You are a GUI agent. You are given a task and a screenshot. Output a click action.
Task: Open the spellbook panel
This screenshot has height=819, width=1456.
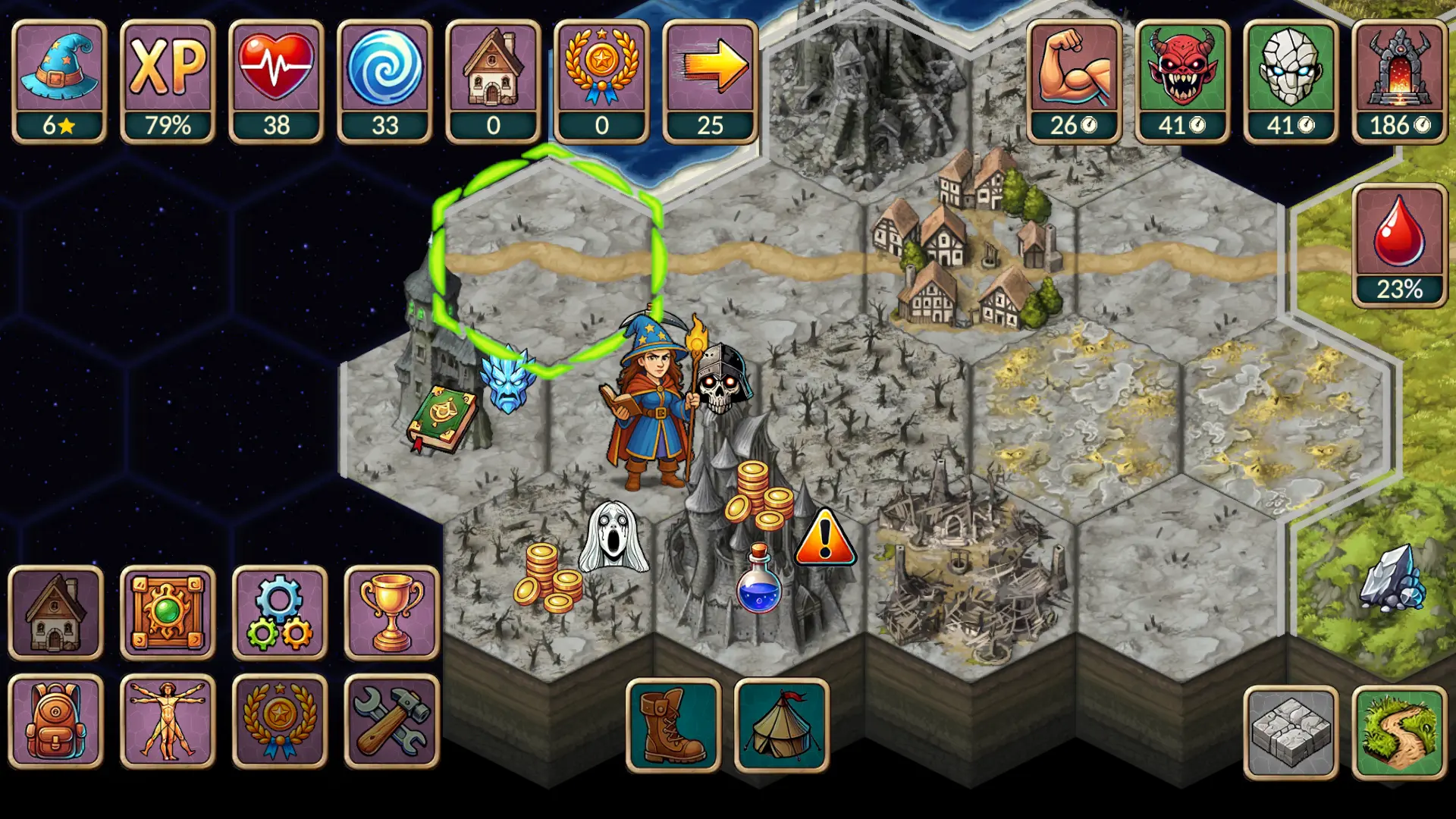click(x=167, y=613)
